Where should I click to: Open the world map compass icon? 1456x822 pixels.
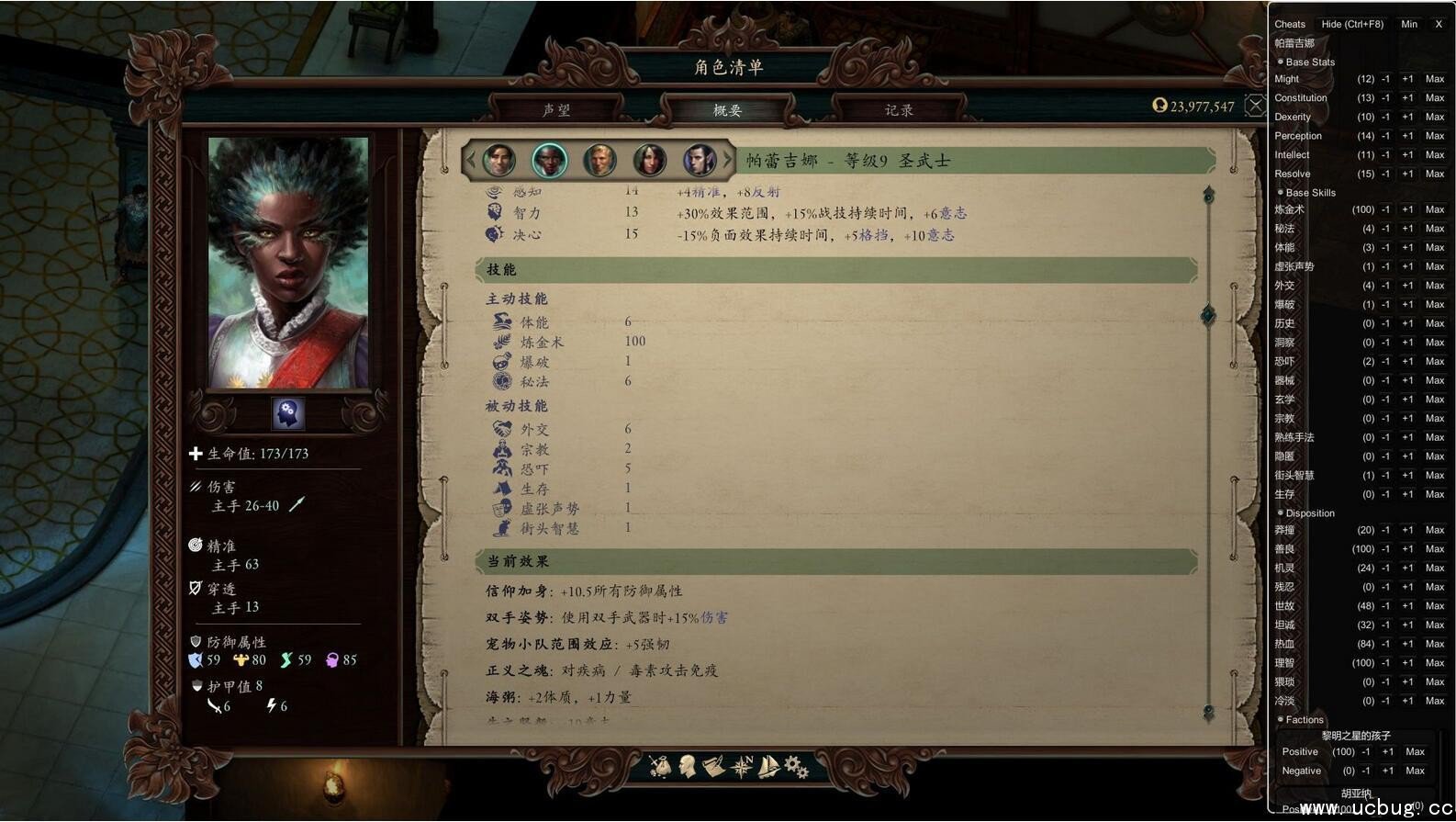point(740,765)
